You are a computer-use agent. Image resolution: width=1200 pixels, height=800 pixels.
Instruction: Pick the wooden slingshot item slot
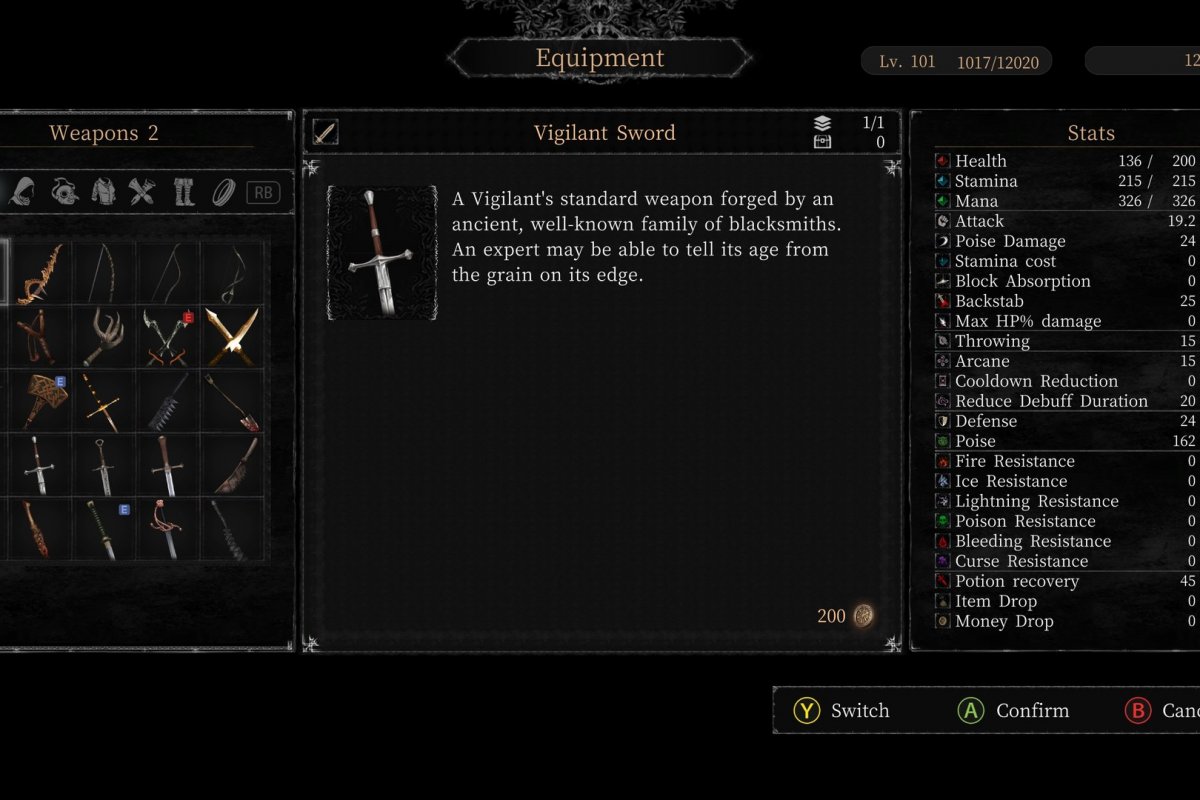click(40, 336)
